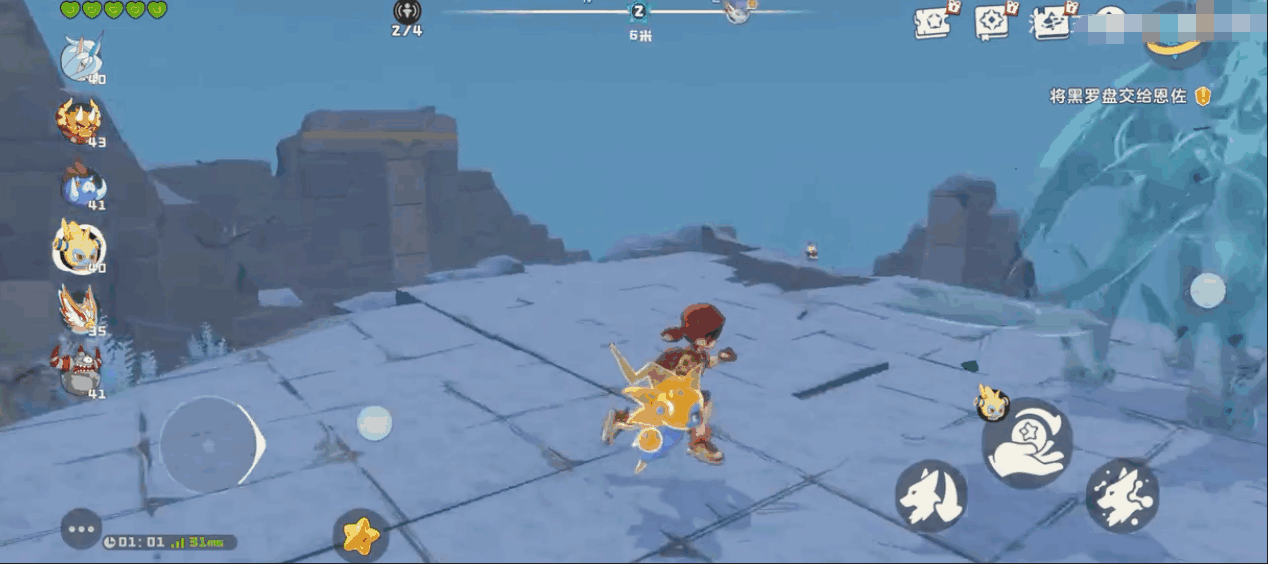Image resolution: width=1268 pixels, height=564 pixels.
Task: Open the diamond-emblem book icon
Action: [x=992, y=22]
